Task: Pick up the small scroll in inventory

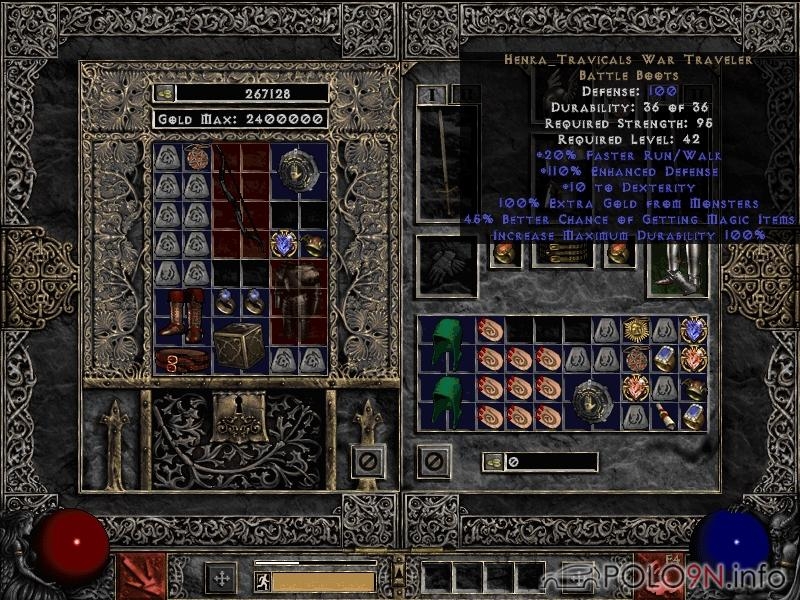Action: [x=663, y=413]
